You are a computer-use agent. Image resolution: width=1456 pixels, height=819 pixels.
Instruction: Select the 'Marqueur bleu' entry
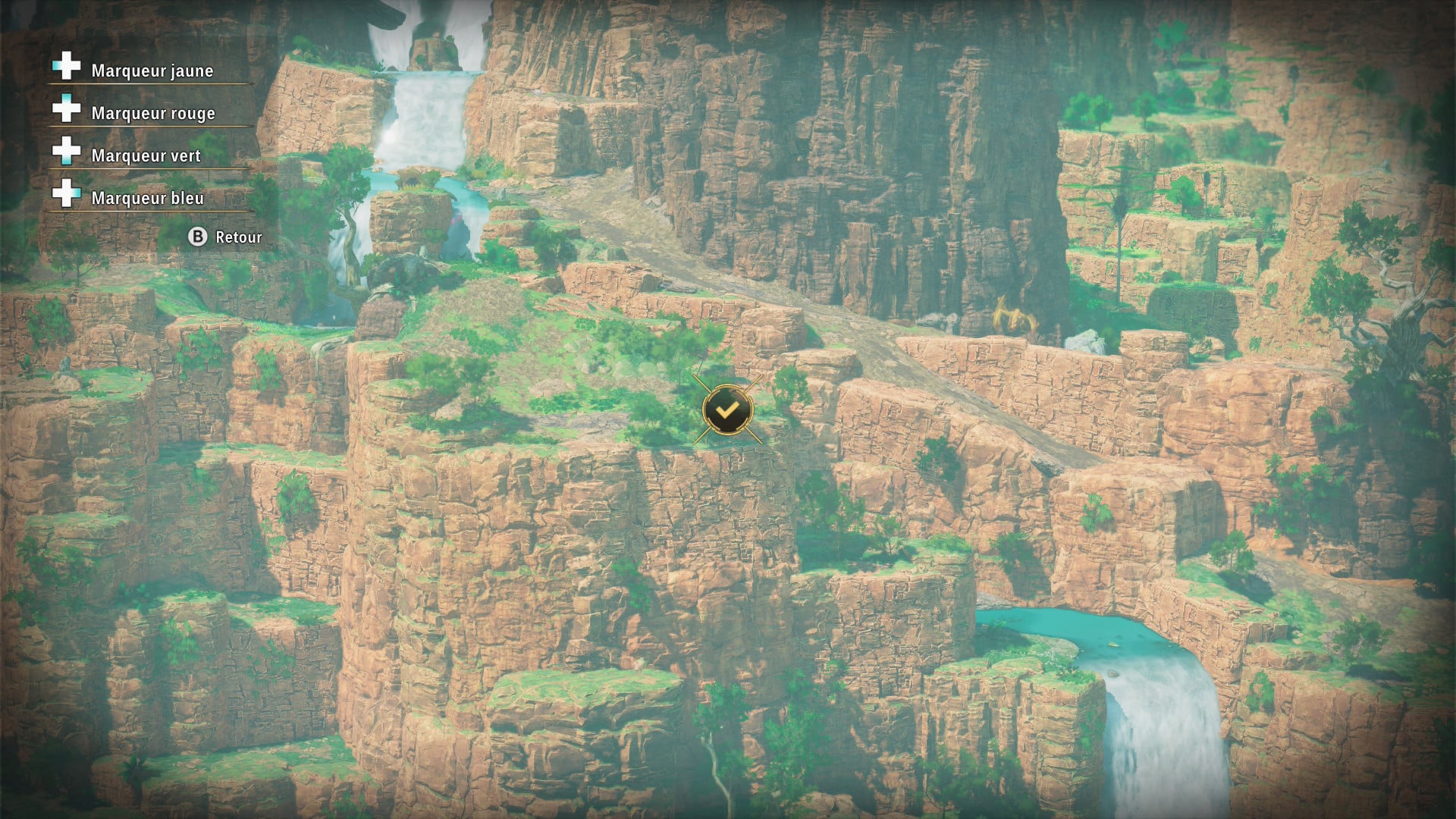[x=147, y=198]
